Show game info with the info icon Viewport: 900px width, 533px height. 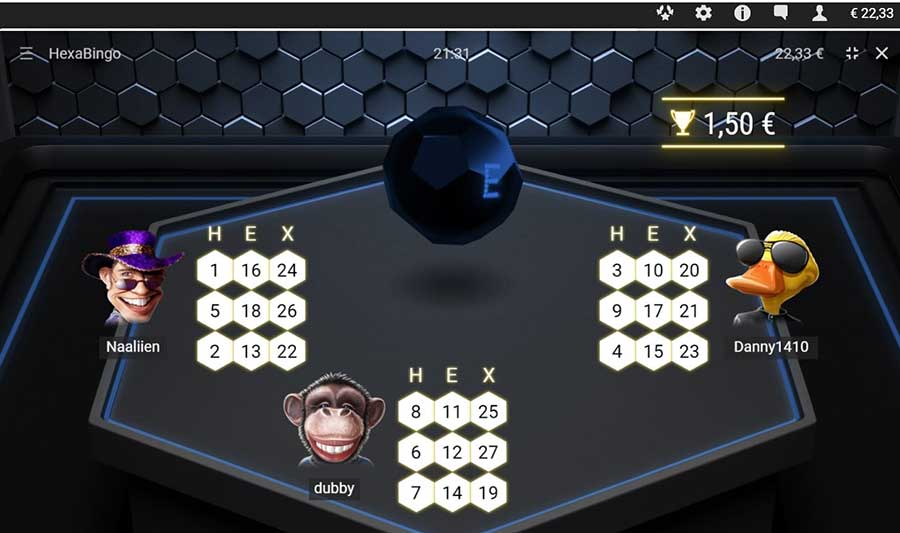pos(742,13)
